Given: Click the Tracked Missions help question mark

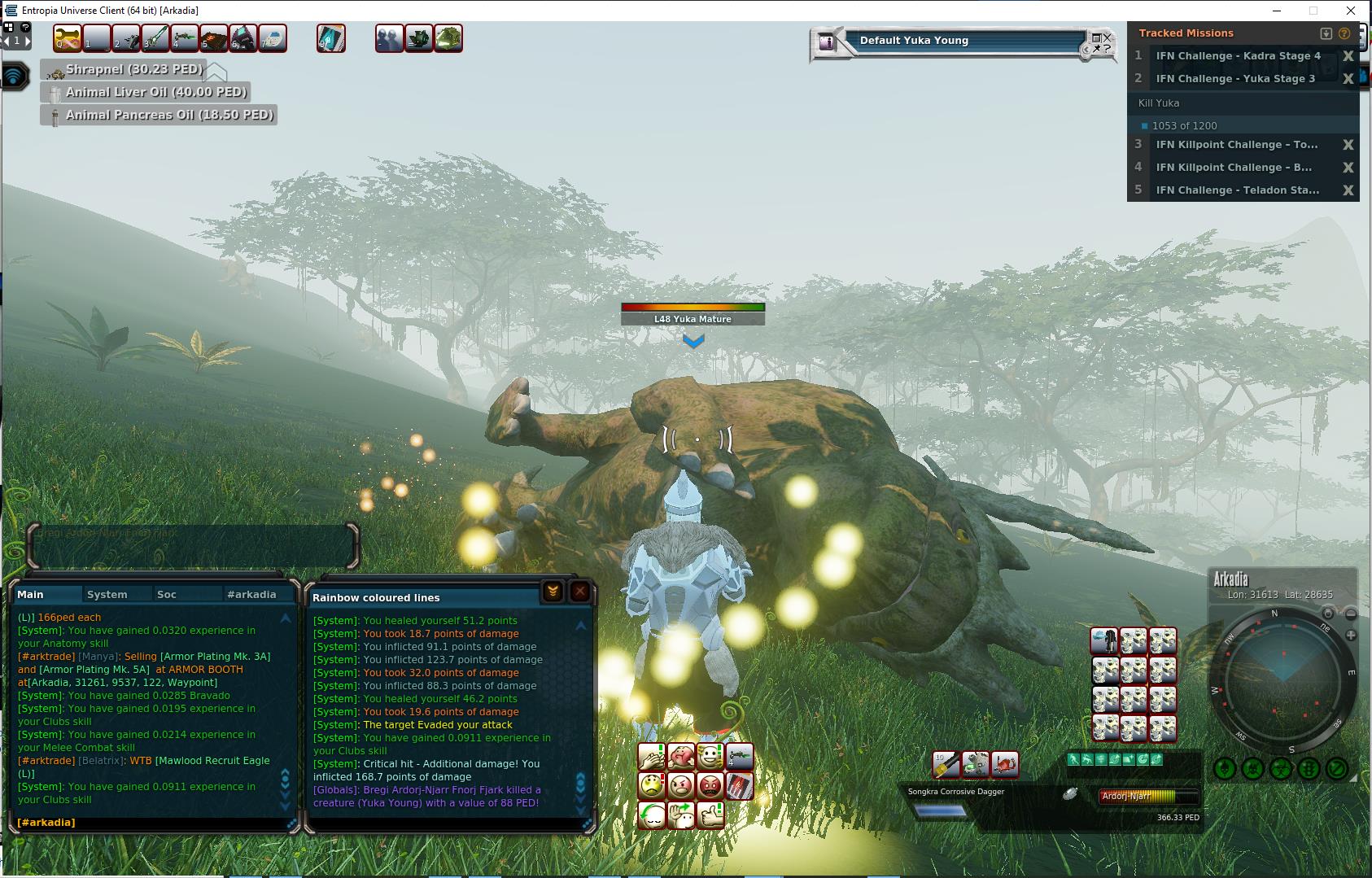Looking at the screenshot, I should pos(1344,33).
